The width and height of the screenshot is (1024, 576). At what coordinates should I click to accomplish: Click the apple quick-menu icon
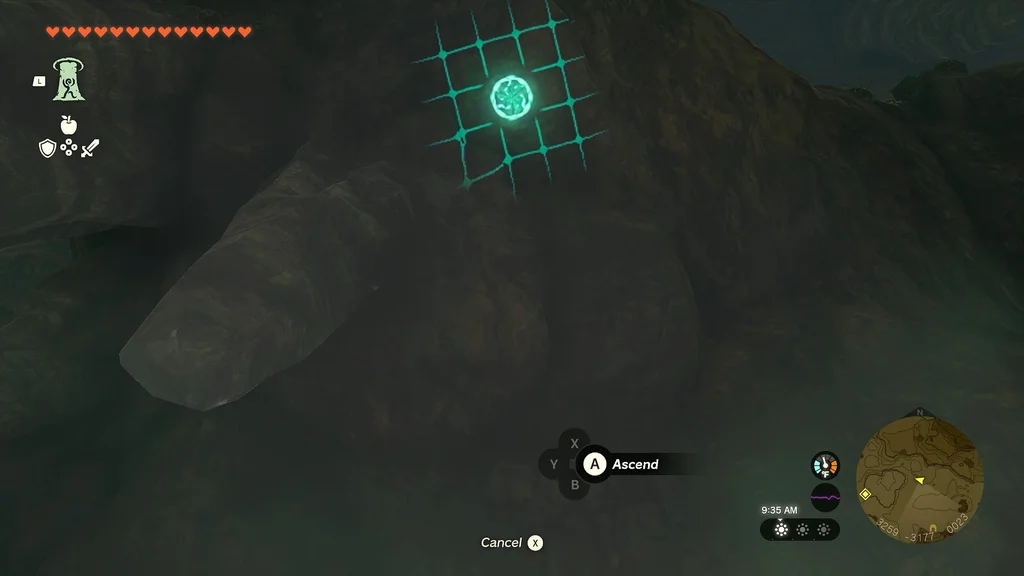tap(68, 125)
